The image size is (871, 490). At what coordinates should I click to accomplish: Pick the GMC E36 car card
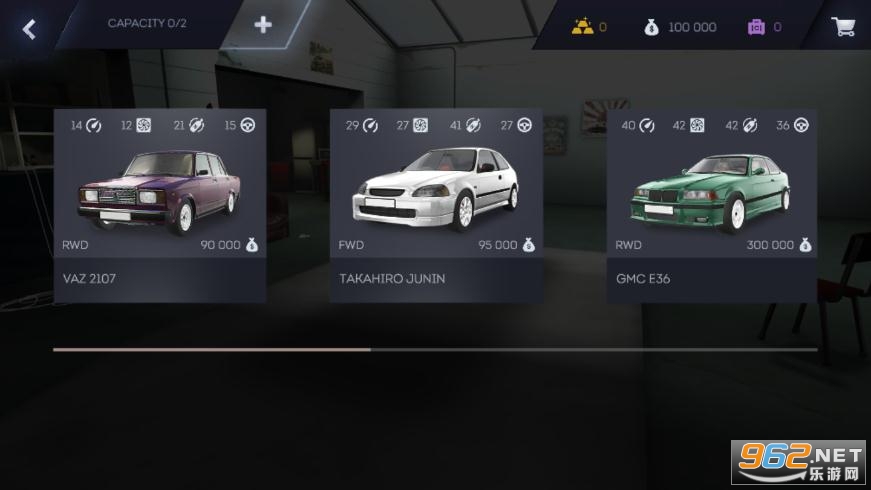712,205
